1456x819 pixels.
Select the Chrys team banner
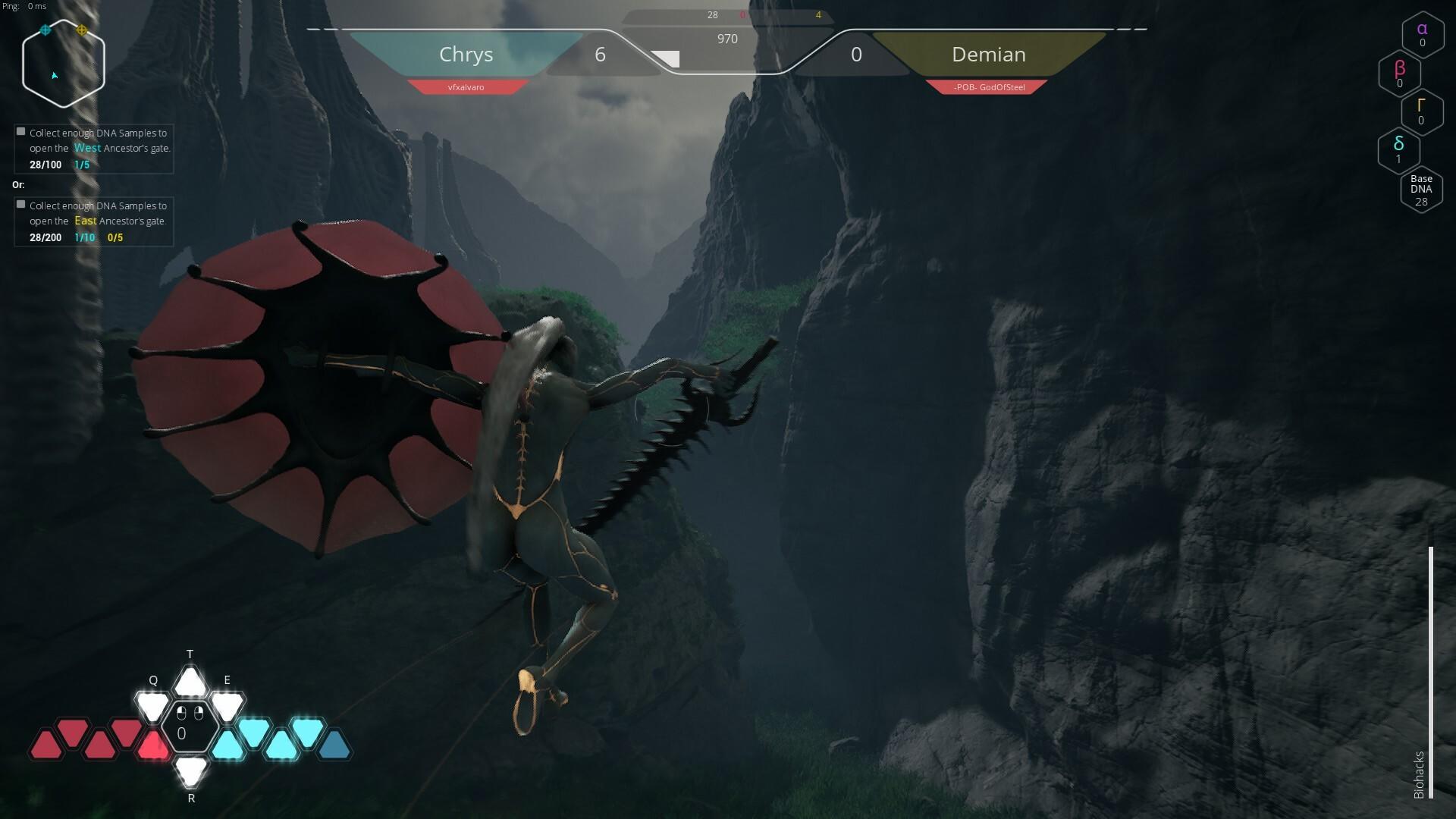click(466, 54)
